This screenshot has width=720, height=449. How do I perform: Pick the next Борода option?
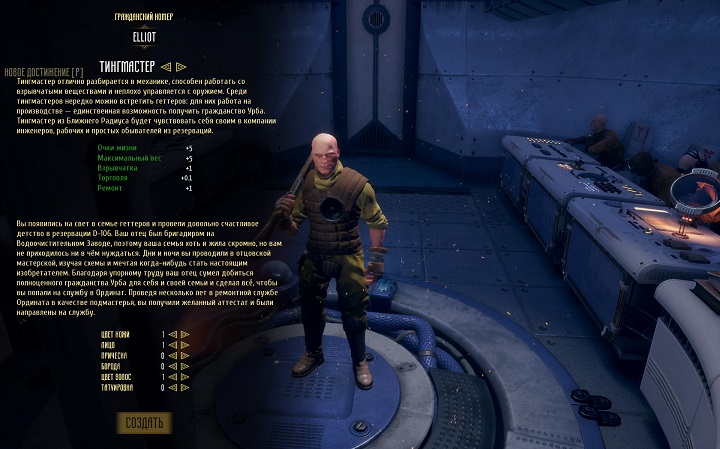coord(184,367)
